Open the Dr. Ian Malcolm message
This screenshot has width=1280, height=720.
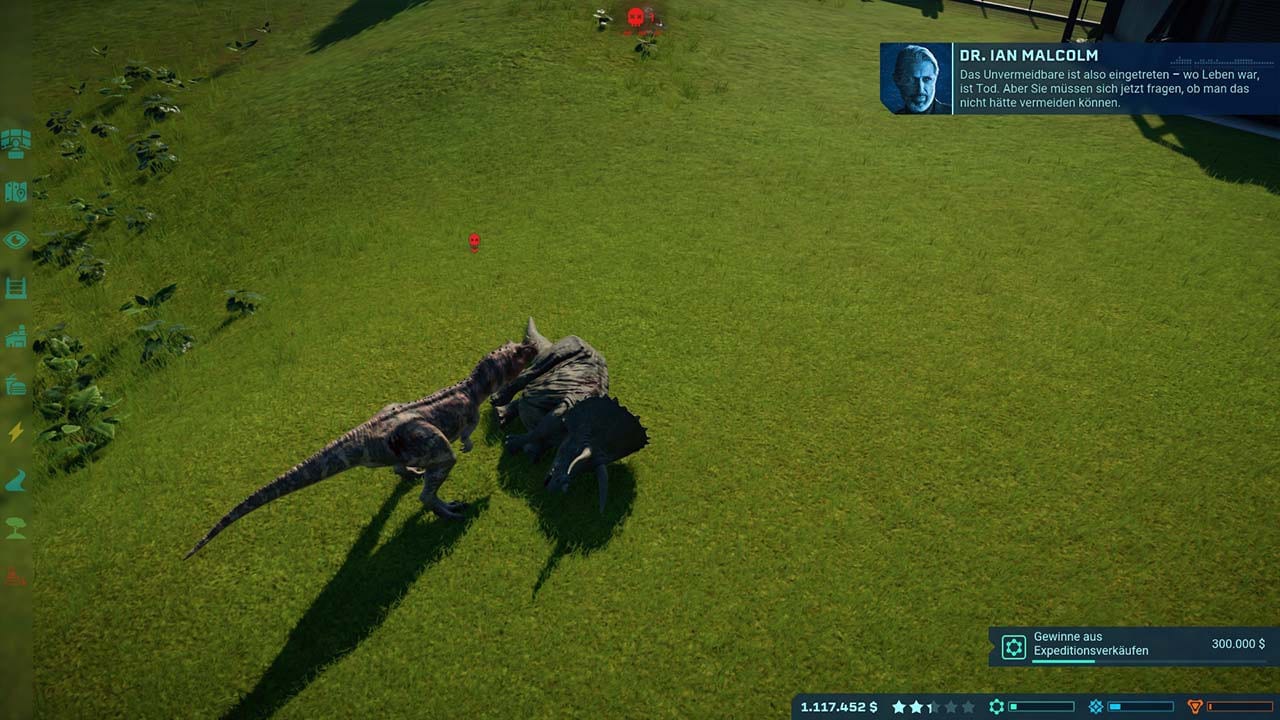[x=1079, y=78]
